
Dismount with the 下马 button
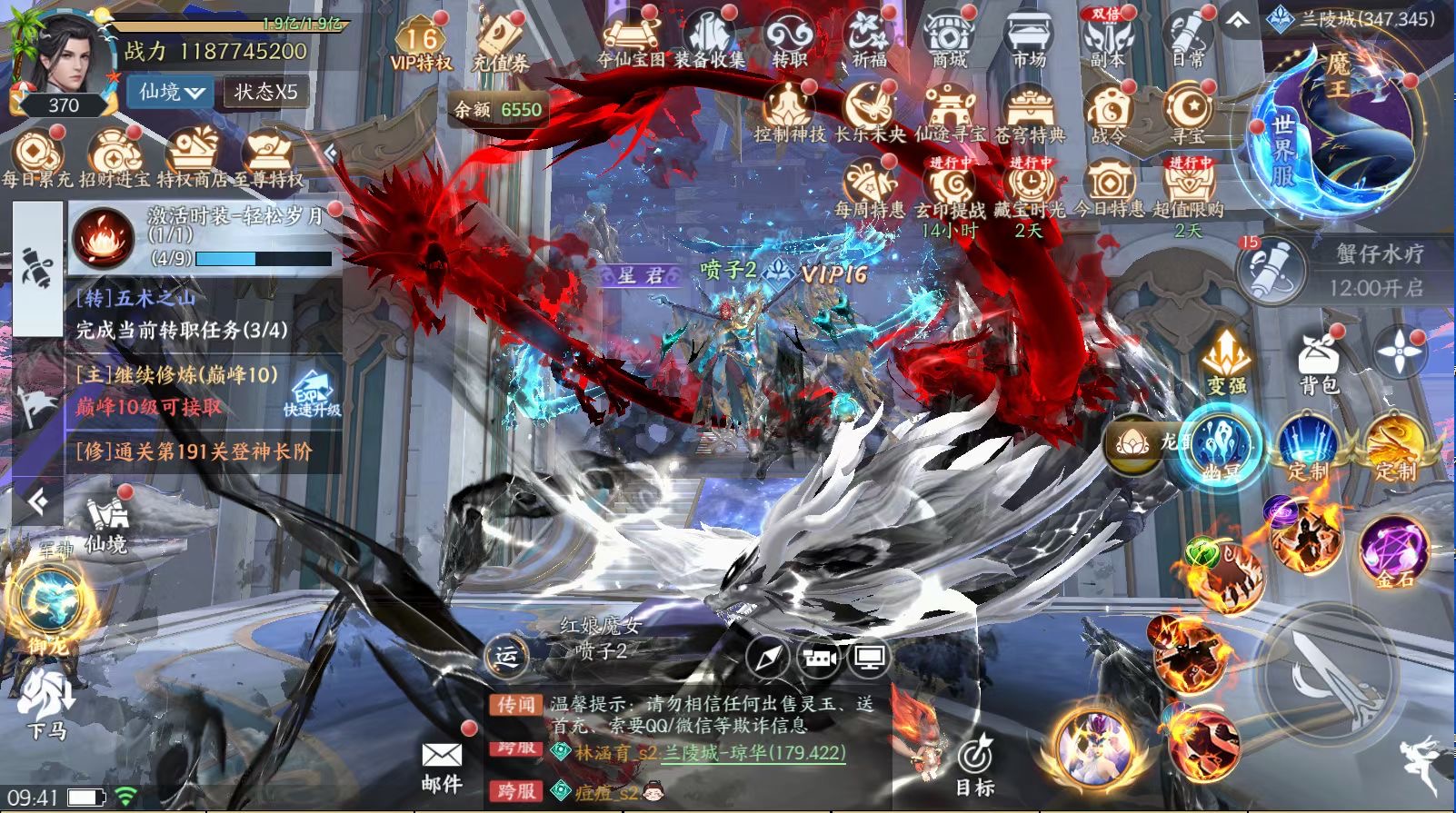(47, 704)
